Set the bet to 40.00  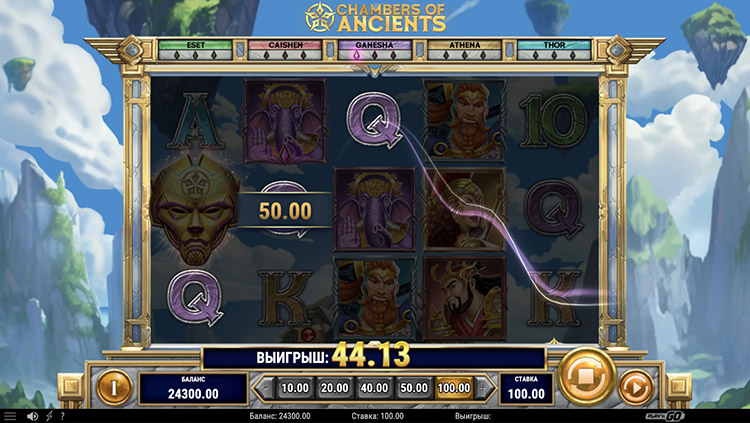click(375, 387)
